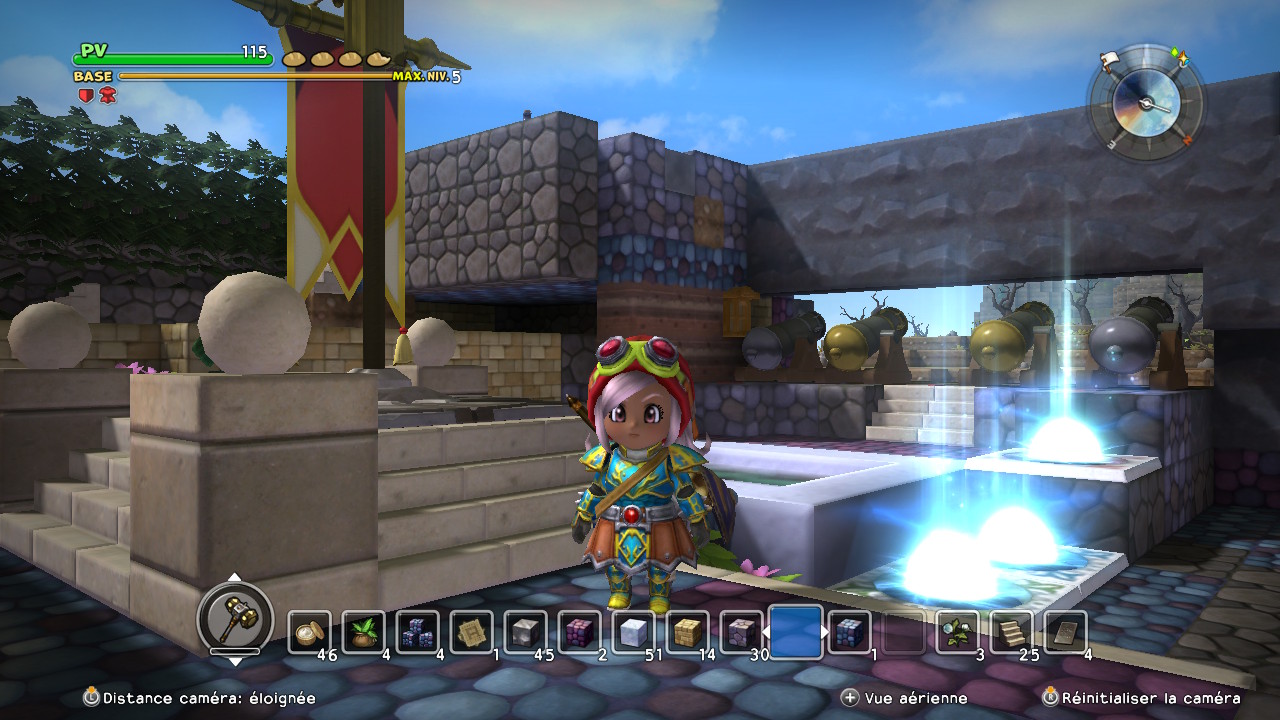Pick the cobblestone block stack of 30
Viewport: 1280px width, 720px height.
point(741,632)
